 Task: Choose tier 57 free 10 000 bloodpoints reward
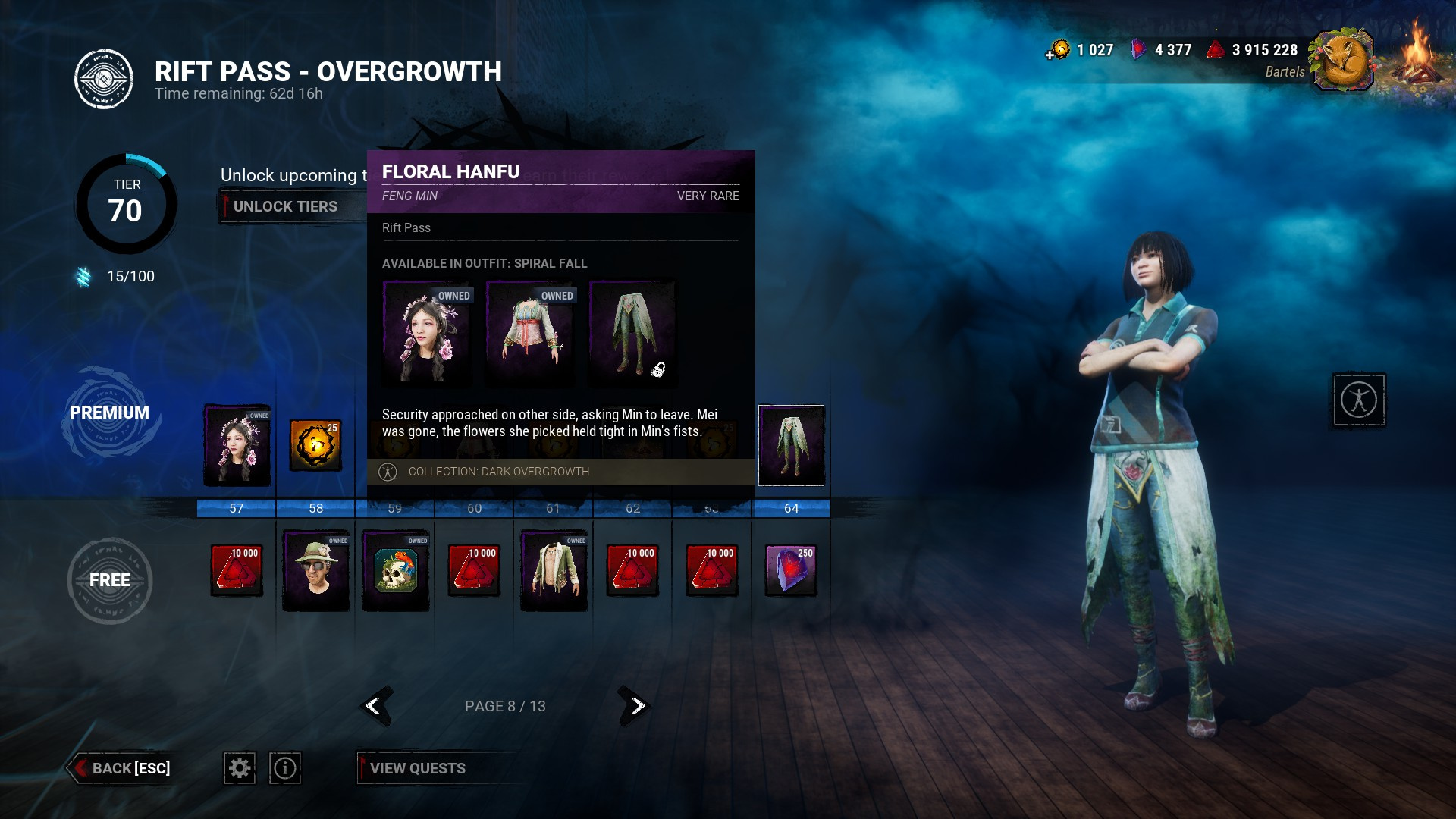point(237,570)
